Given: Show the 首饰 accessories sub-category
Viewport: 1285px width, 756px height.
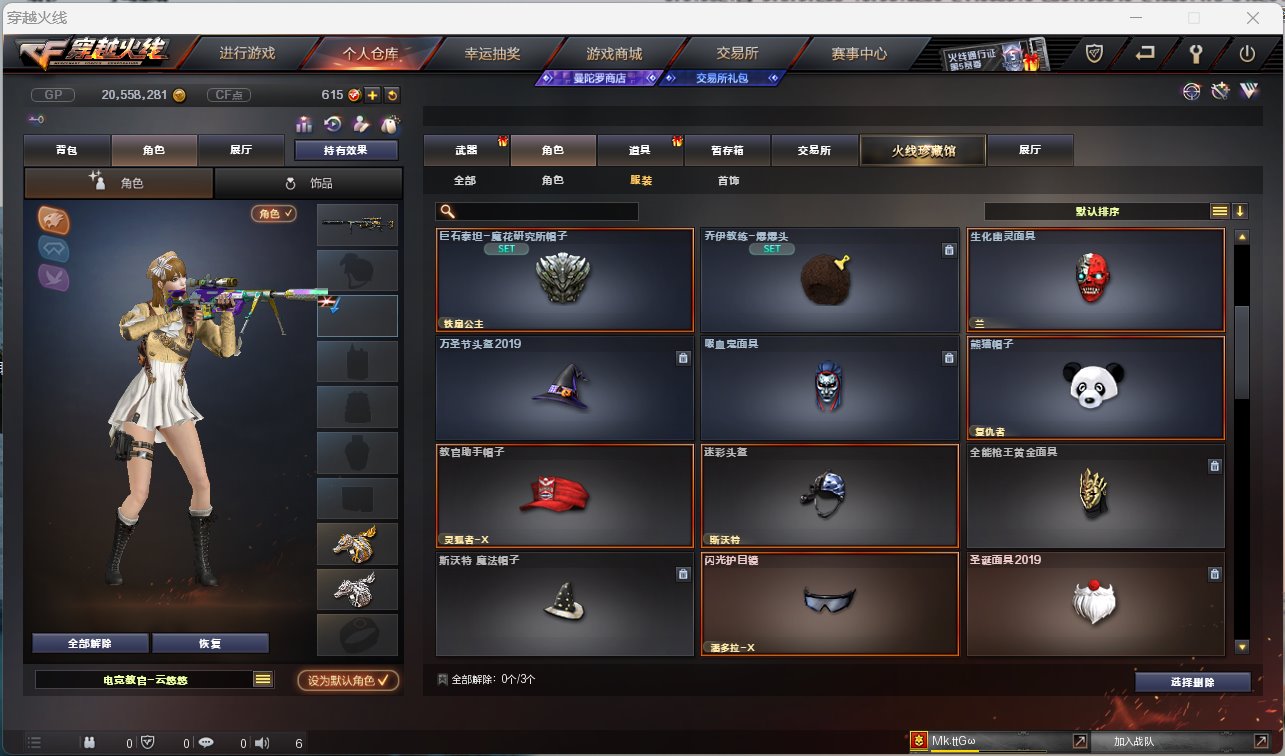Looking at the screenshot, I should 728,181.
